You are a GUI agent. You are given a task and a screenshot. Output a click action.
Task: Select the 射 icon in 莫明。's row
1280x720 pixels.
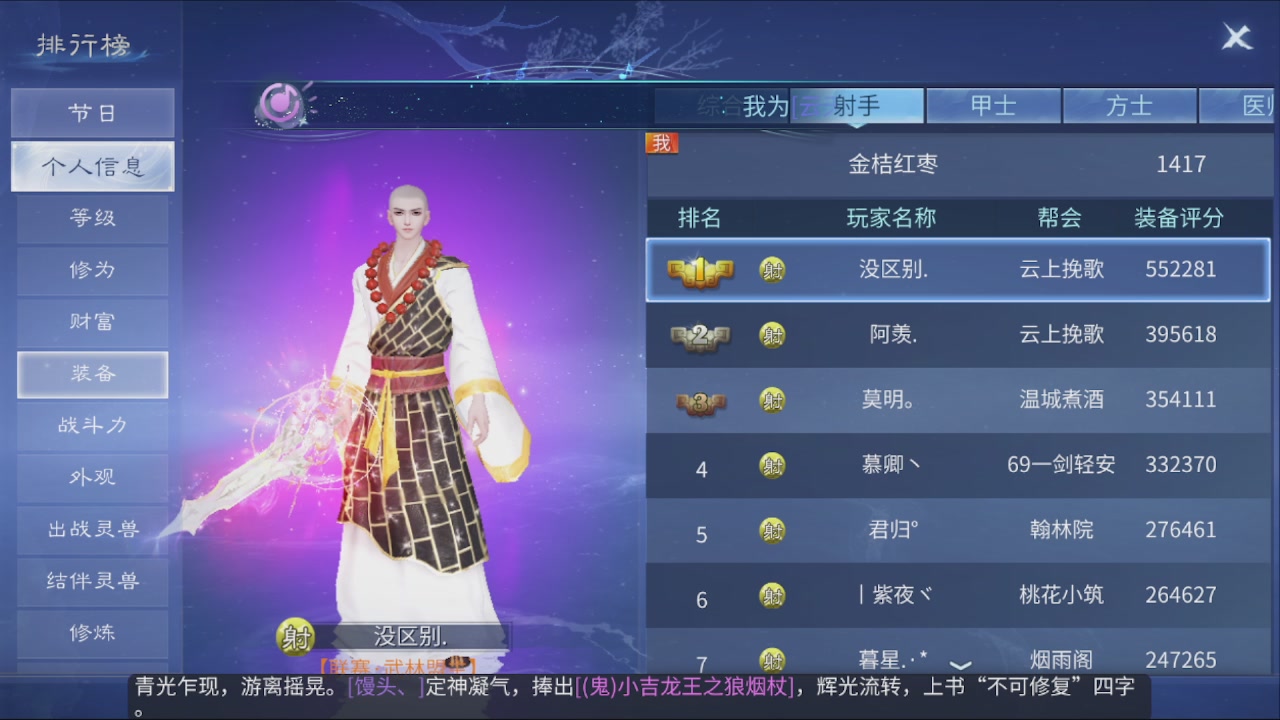click(771, 400)
